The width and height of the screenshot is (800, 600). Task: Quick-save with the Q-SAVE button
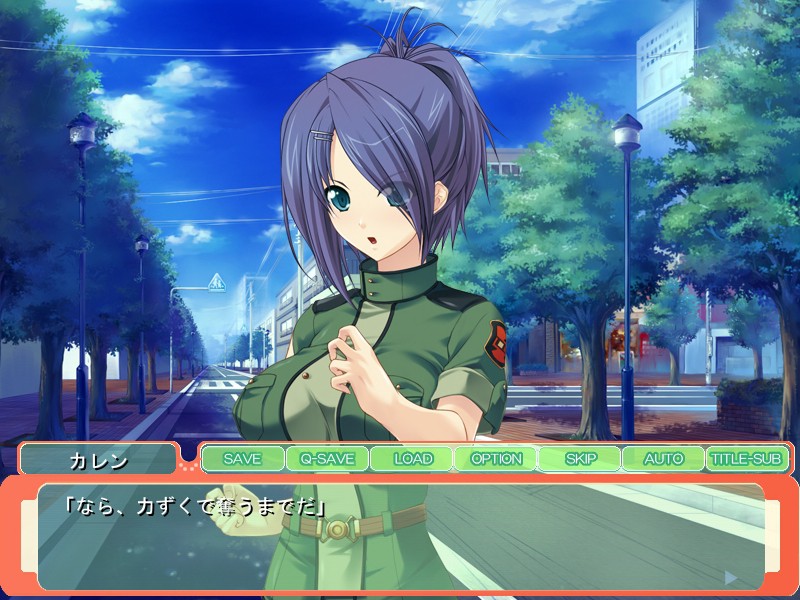326,459
